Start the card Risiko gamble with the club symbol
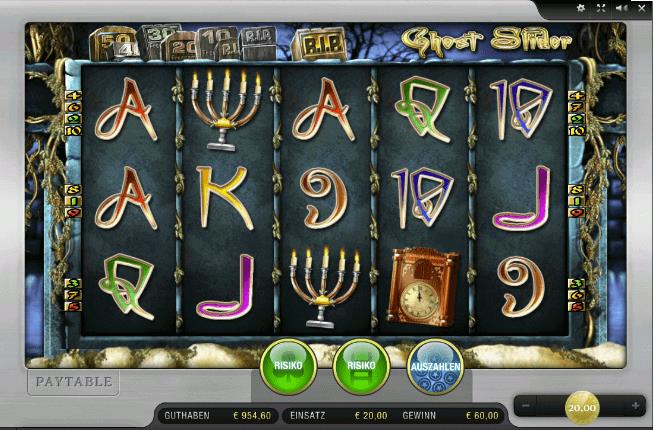This screenshot has width=654, height=430. pos(288,365)
